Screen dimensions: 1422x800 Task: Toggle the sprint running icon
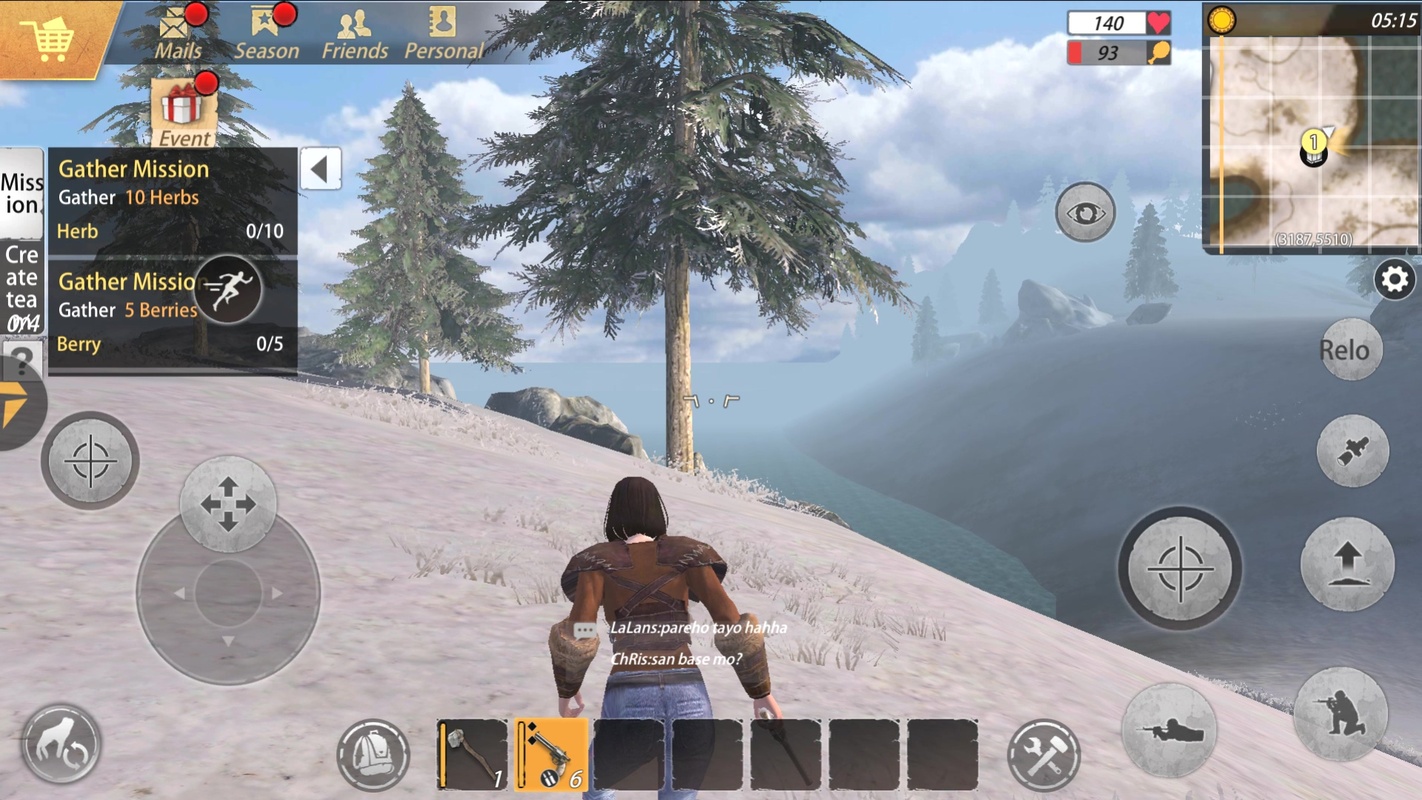point(227,290)
